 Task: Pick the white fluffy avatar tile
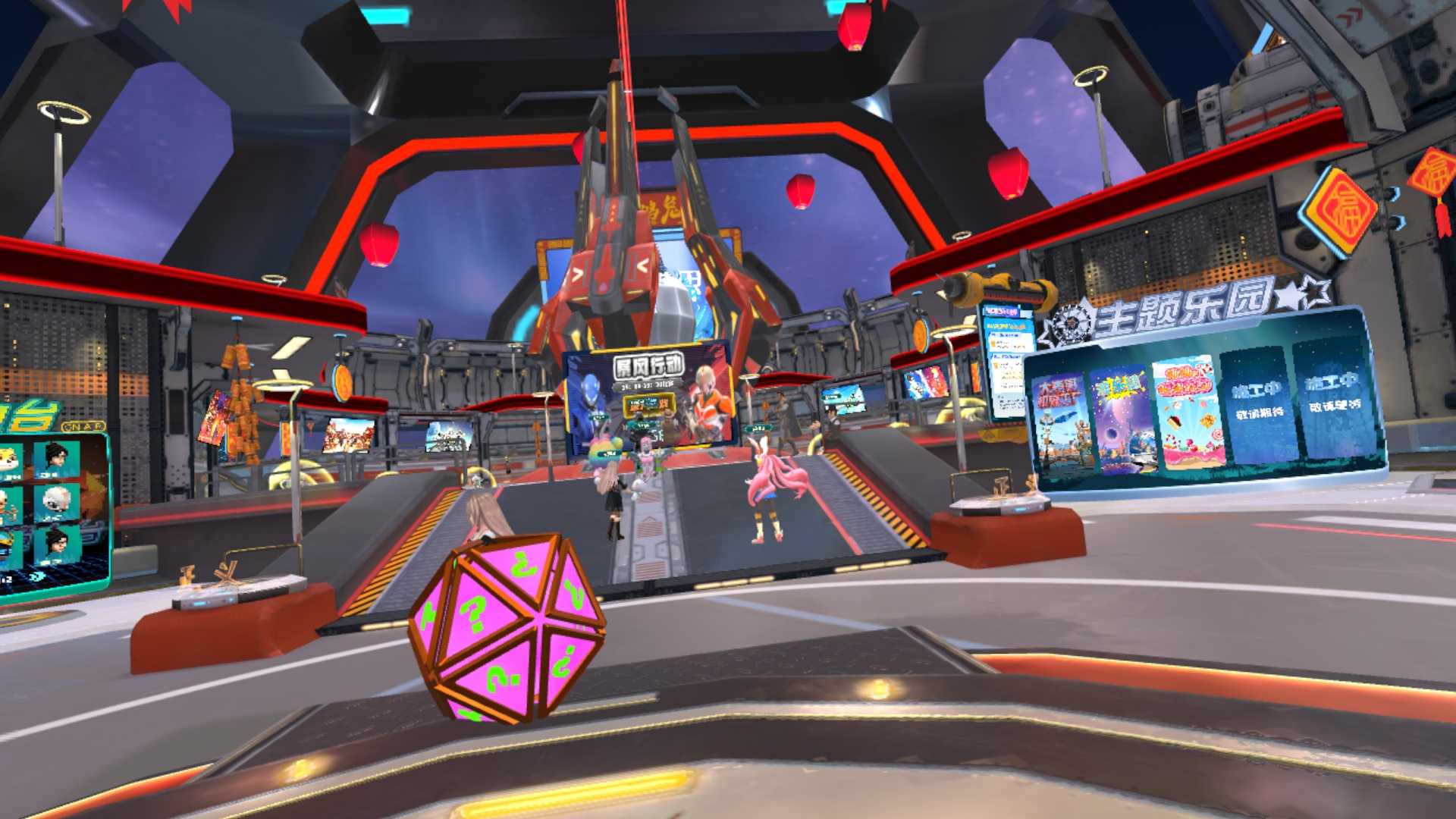click(x=56, y=502)
